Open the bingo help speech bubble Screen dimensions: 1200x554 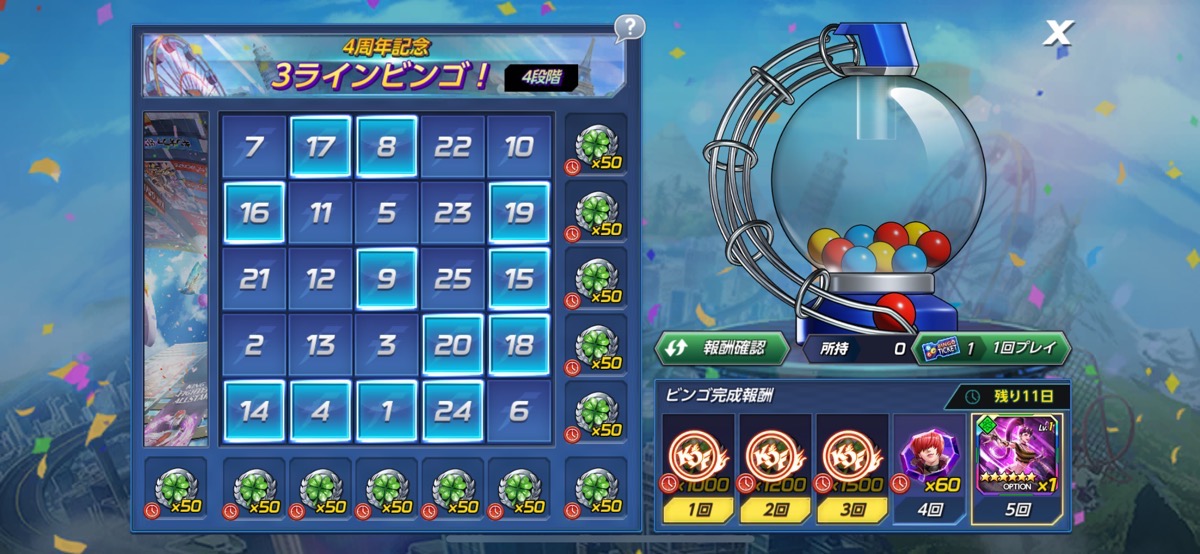coord(629,28)
